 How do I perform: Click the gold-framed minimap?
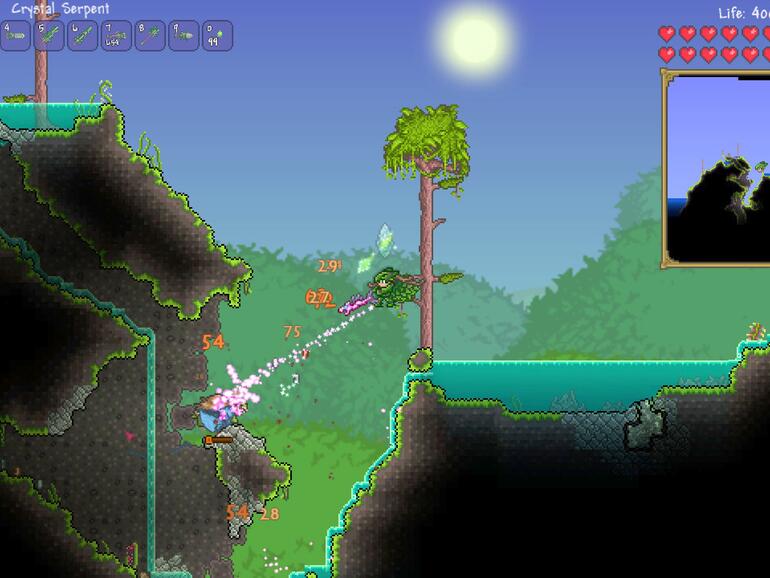coord(717,168)
